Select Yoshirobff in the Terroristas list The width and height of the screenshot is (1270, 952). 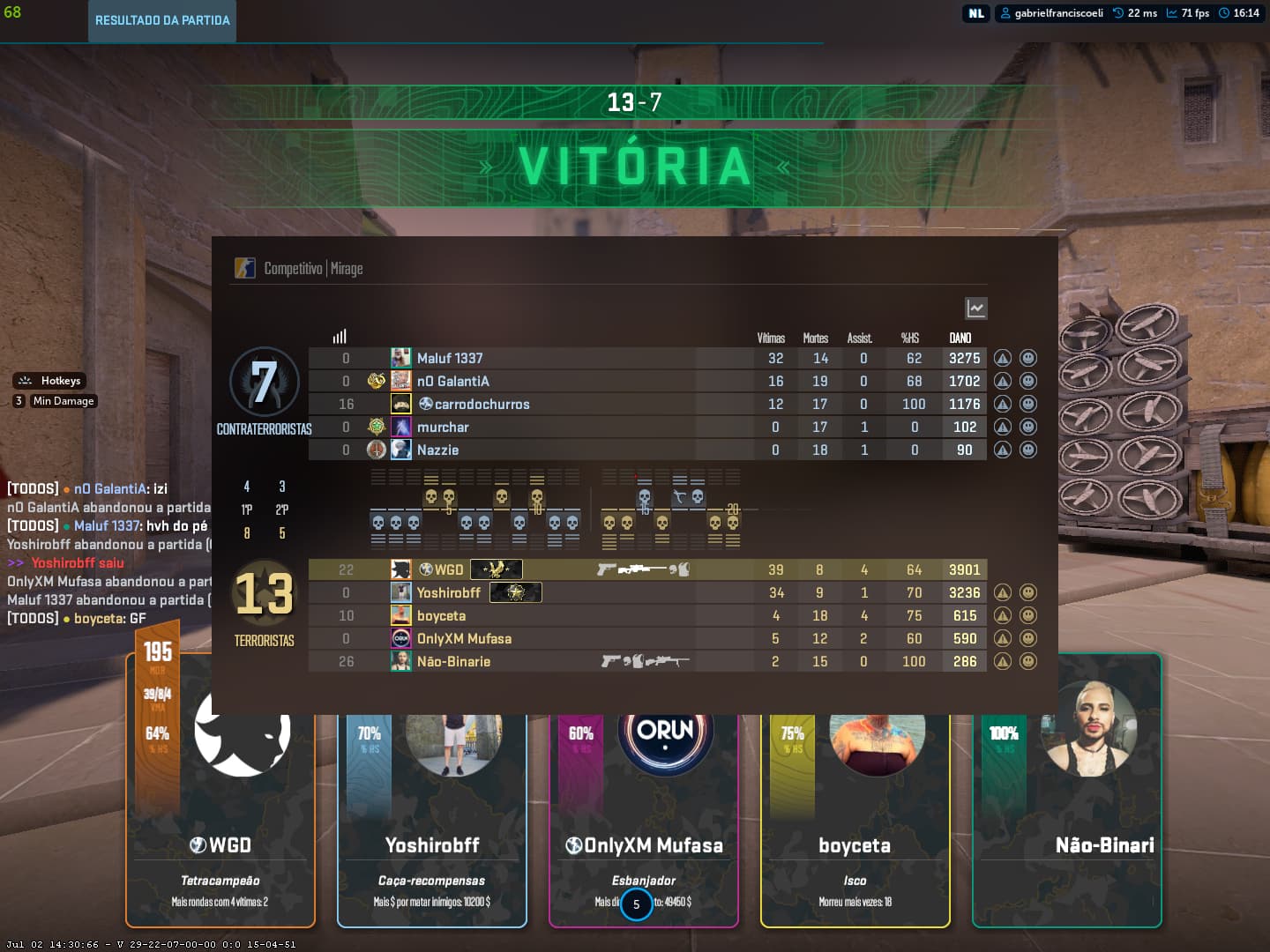click(x=448, y=593)
